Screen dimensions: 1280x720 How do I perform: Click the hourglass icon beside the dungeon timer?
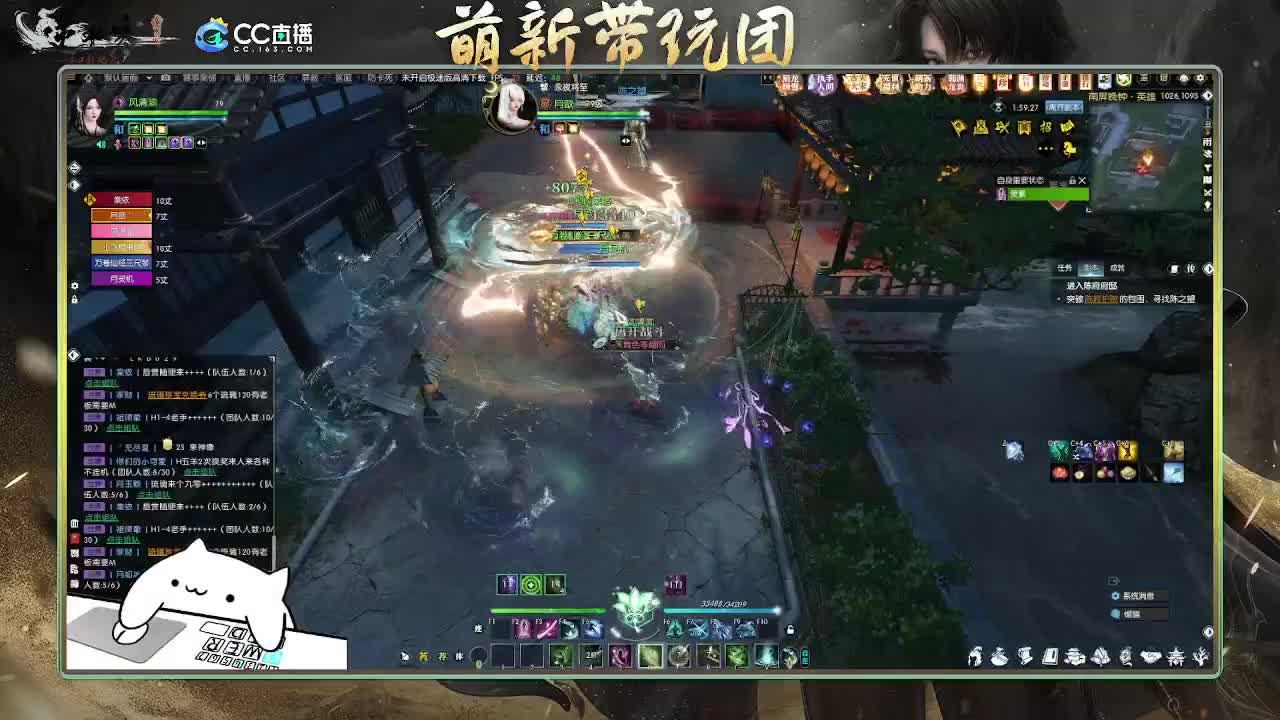[x=998, y=107]
